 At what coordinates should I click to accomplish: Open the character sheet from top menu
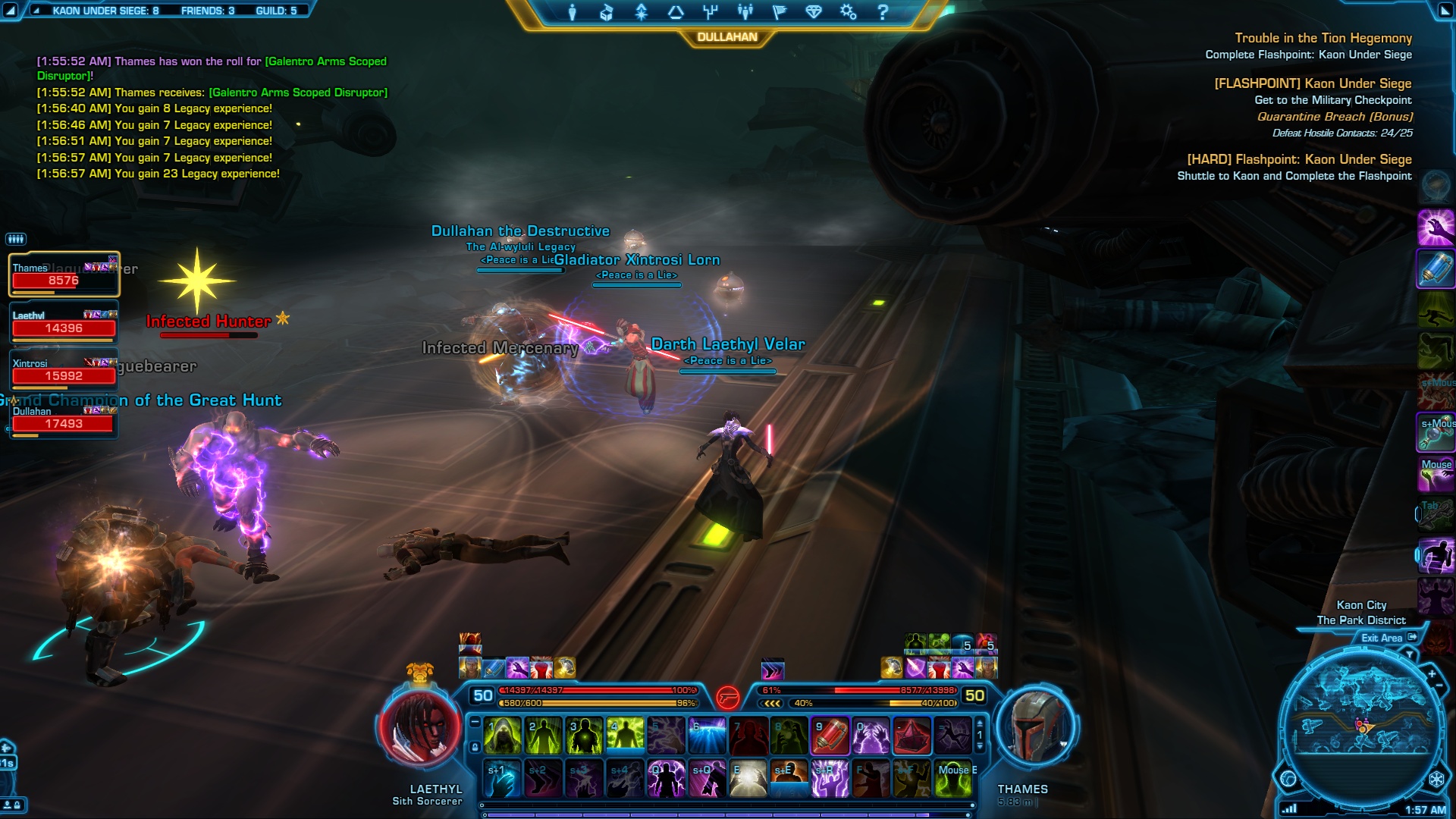click(573, 12)
